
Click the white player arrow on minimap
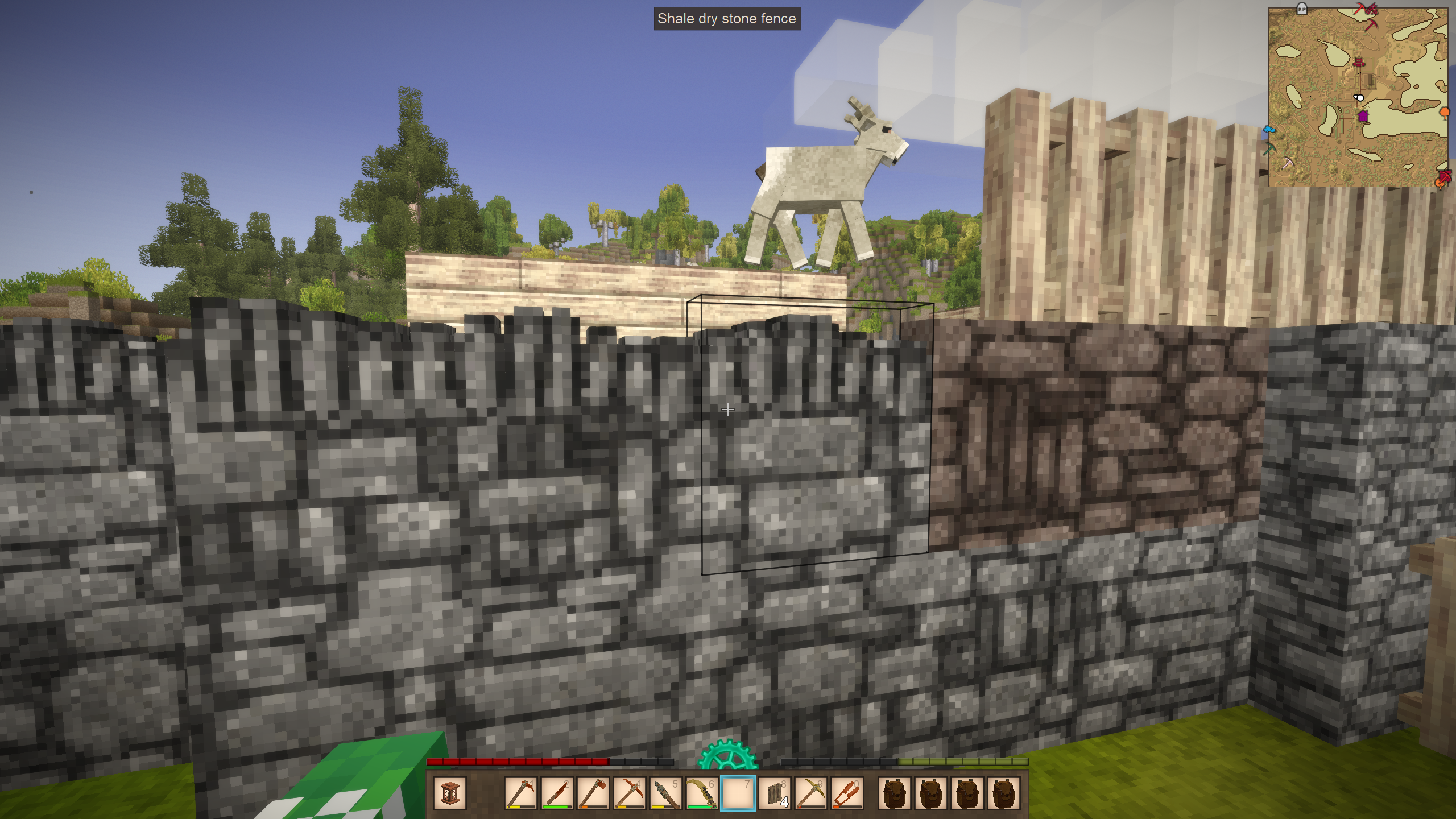1359,98
